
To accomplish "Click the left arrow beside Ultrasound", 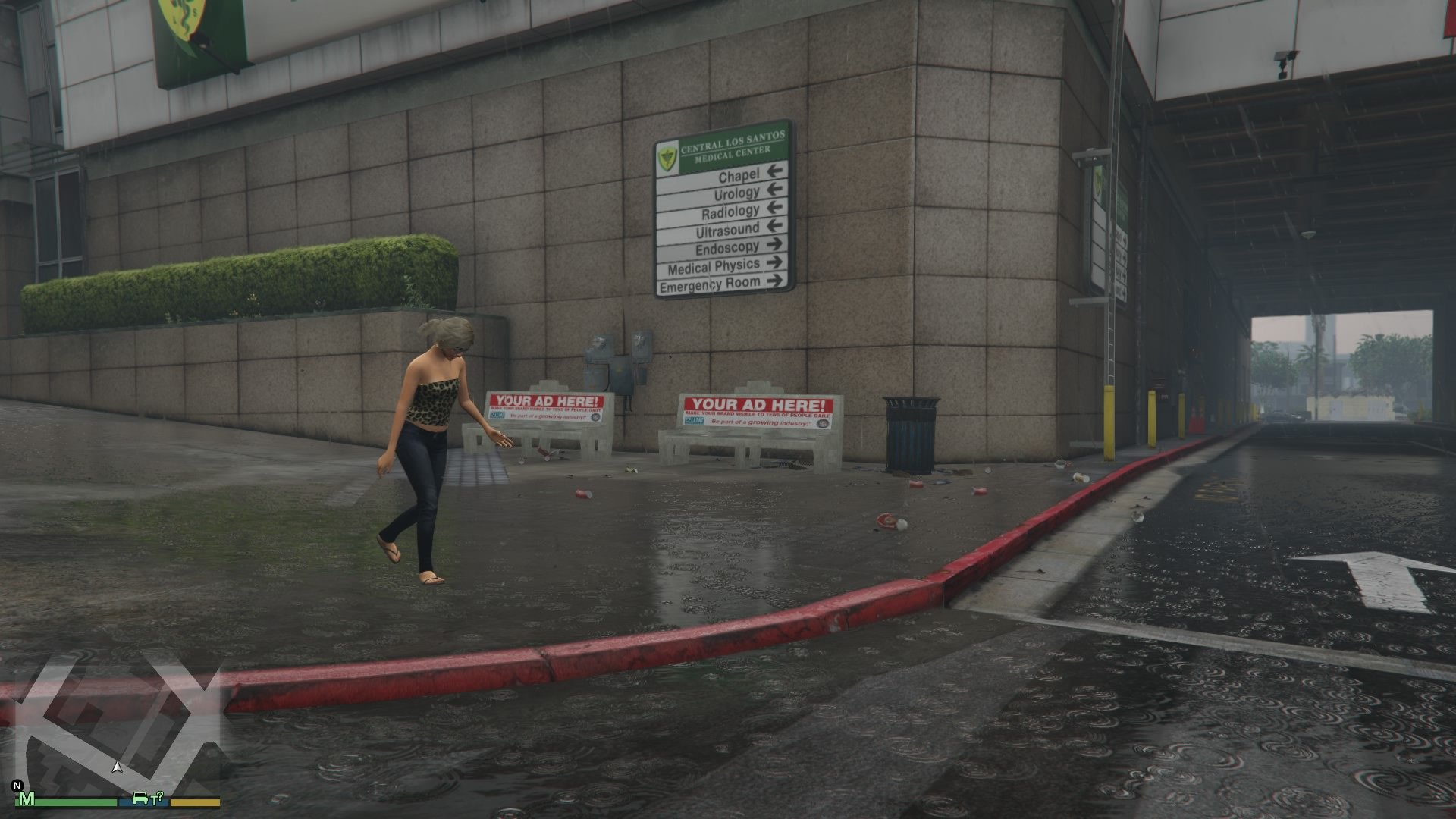I will pos(775,227).
